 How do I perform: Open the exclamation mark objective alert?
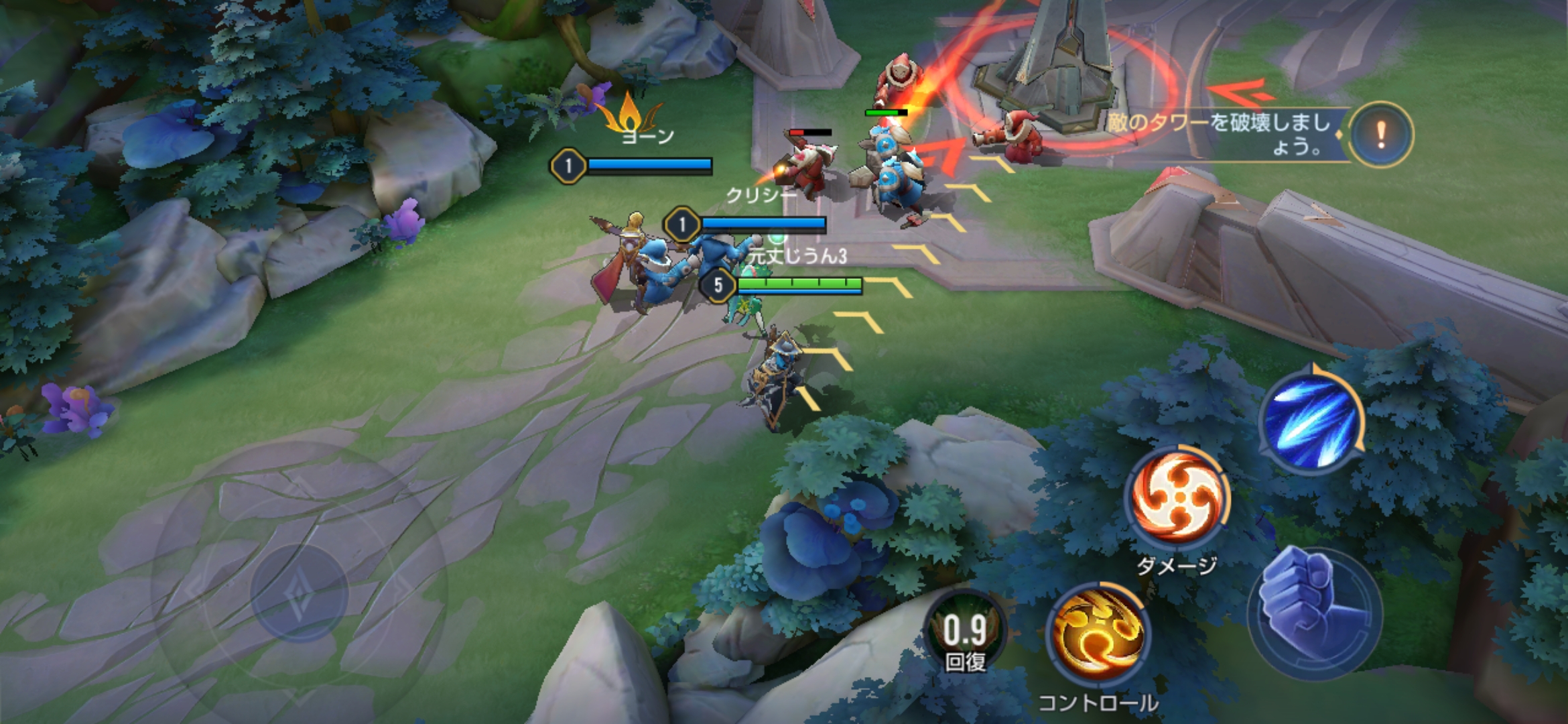point(1380,135)
